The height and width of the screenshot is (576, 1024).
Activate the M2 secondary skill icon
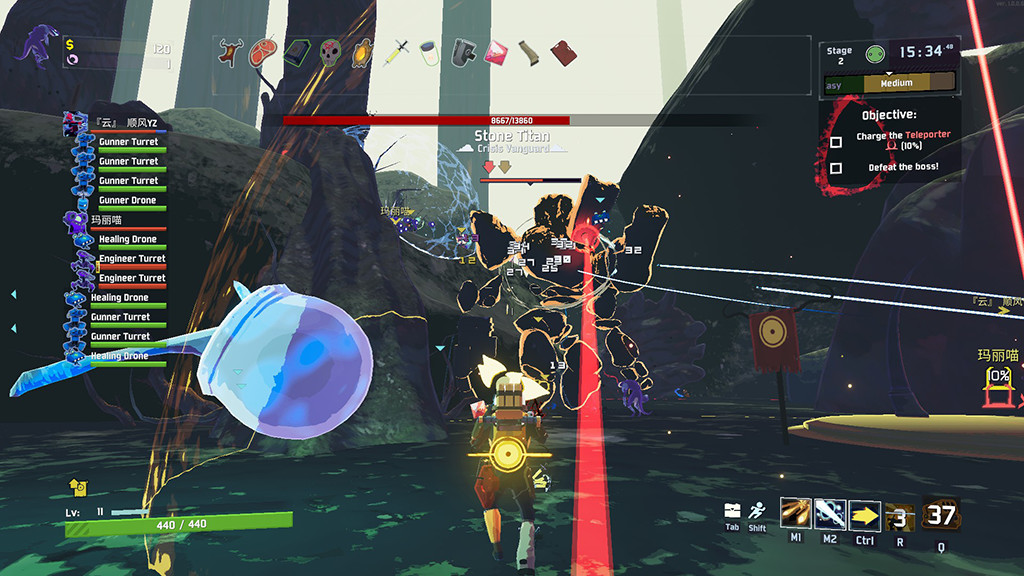[x=830, y=514]
